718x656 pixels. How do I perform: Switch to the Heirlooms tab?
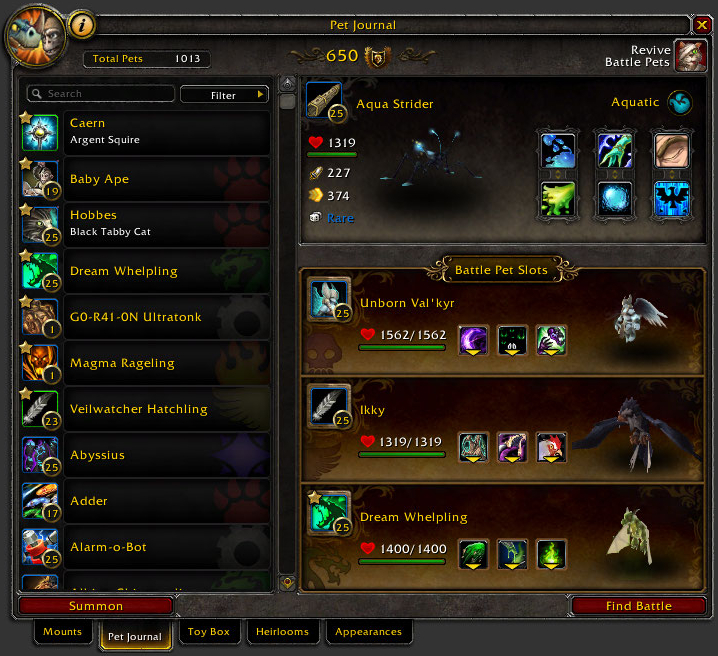tap(282, 632)
